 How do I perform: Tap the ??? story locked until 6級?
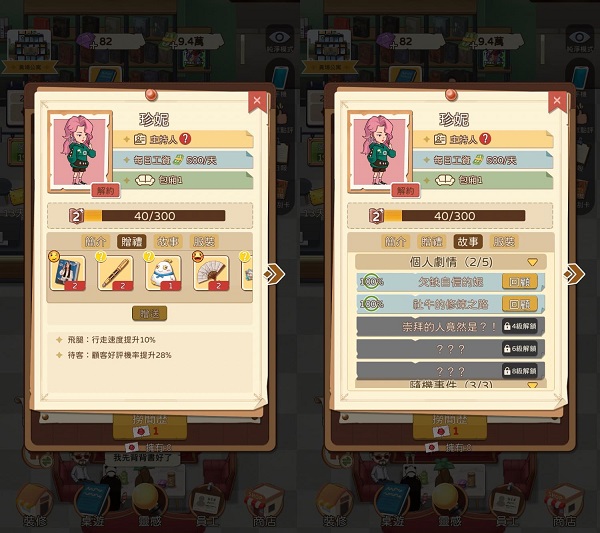click(x=450, y=348)
